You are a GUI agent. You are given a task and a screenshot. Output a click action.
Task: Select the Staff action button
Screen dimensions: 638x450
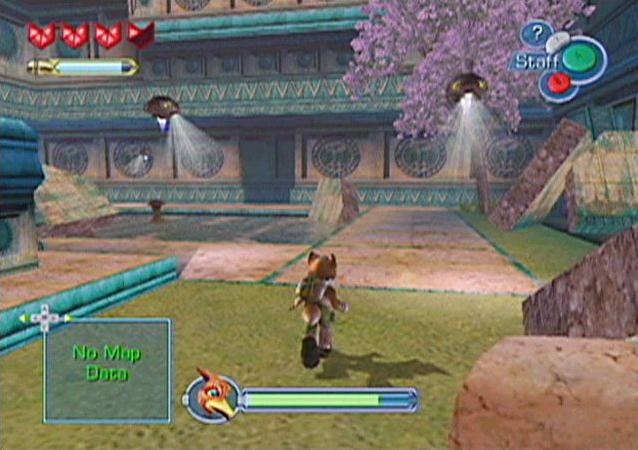pyautogui.click(x=578, y=58)
